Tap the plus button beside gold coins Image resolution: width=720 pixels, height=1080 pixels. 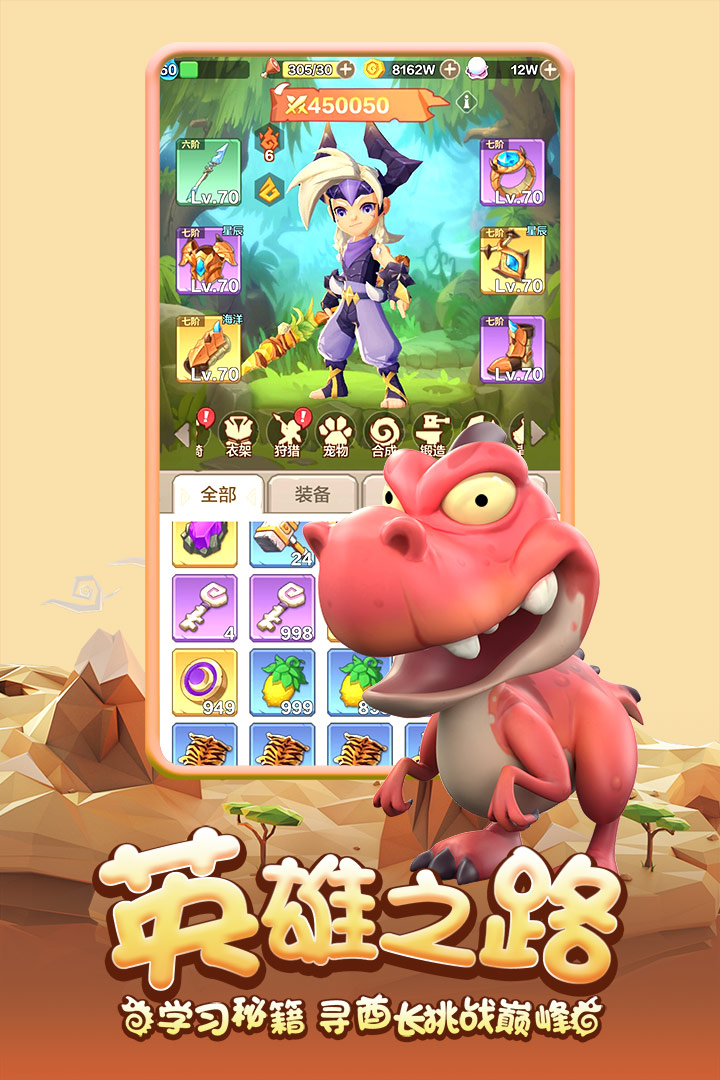pos(450,69)
